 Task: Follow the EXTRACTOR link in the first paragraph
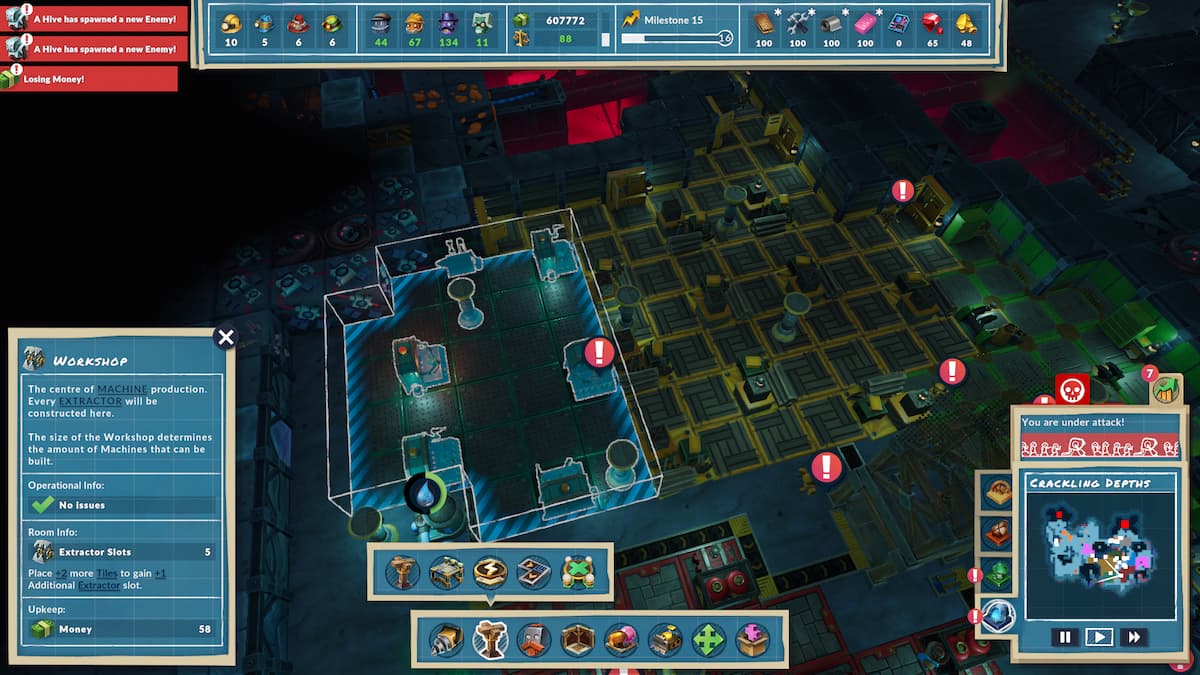coord(90,401)
